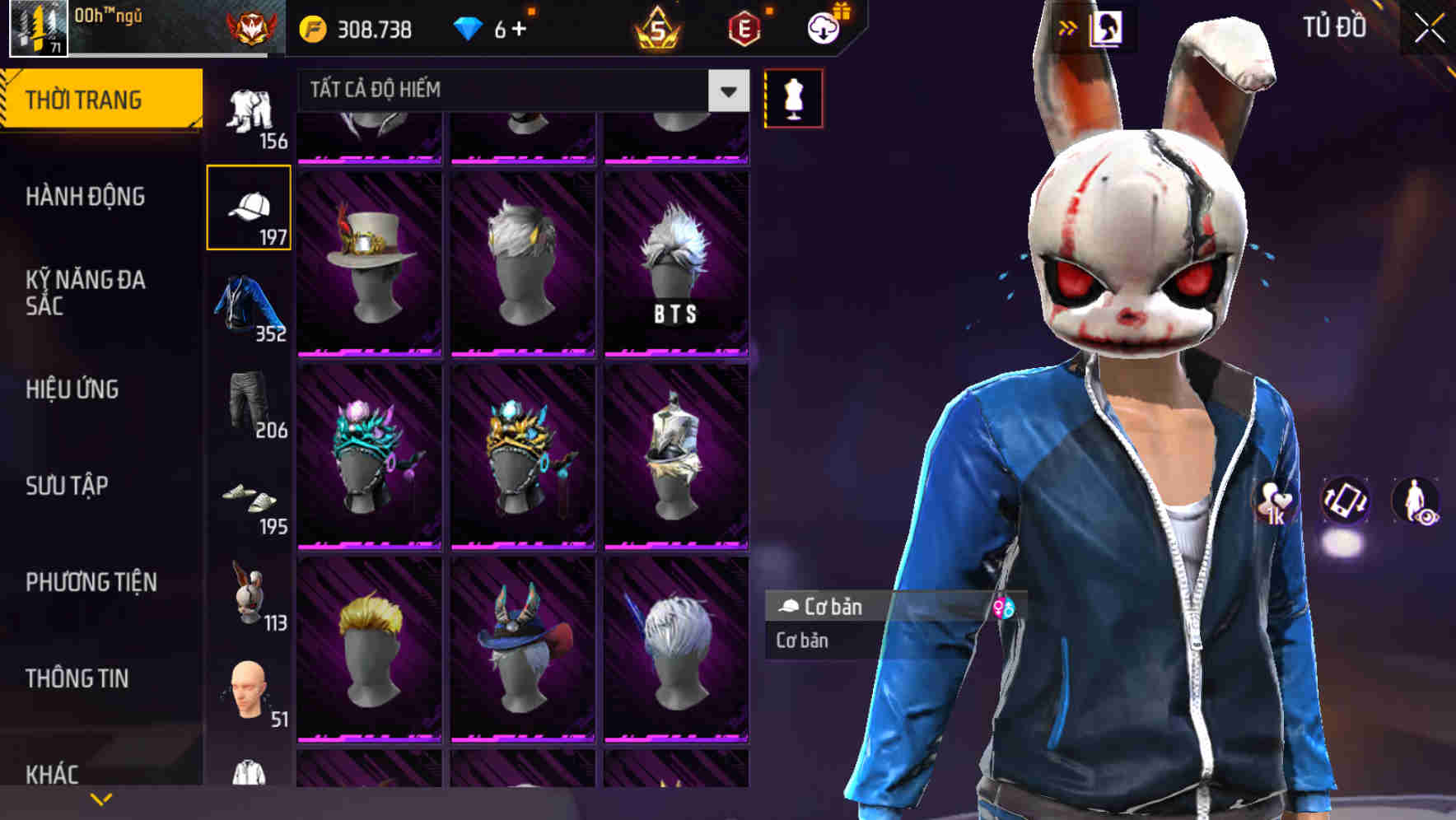
Task: Open the TẤT CẢ ĐỘ HIẾM rarity dropdown
Action: [x=519, y=90]
